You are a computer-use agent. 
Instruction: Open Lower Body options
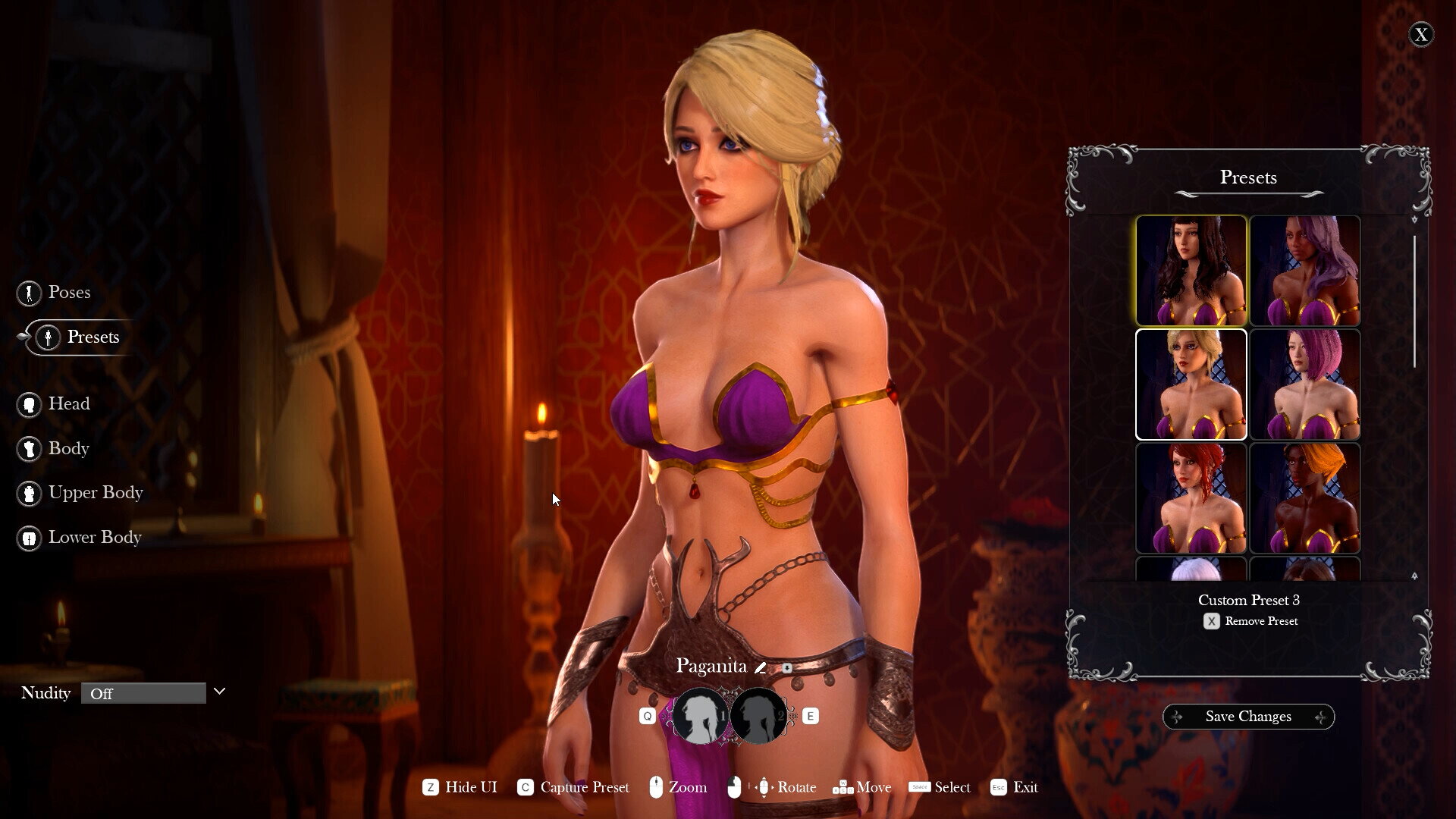[94, 538]
